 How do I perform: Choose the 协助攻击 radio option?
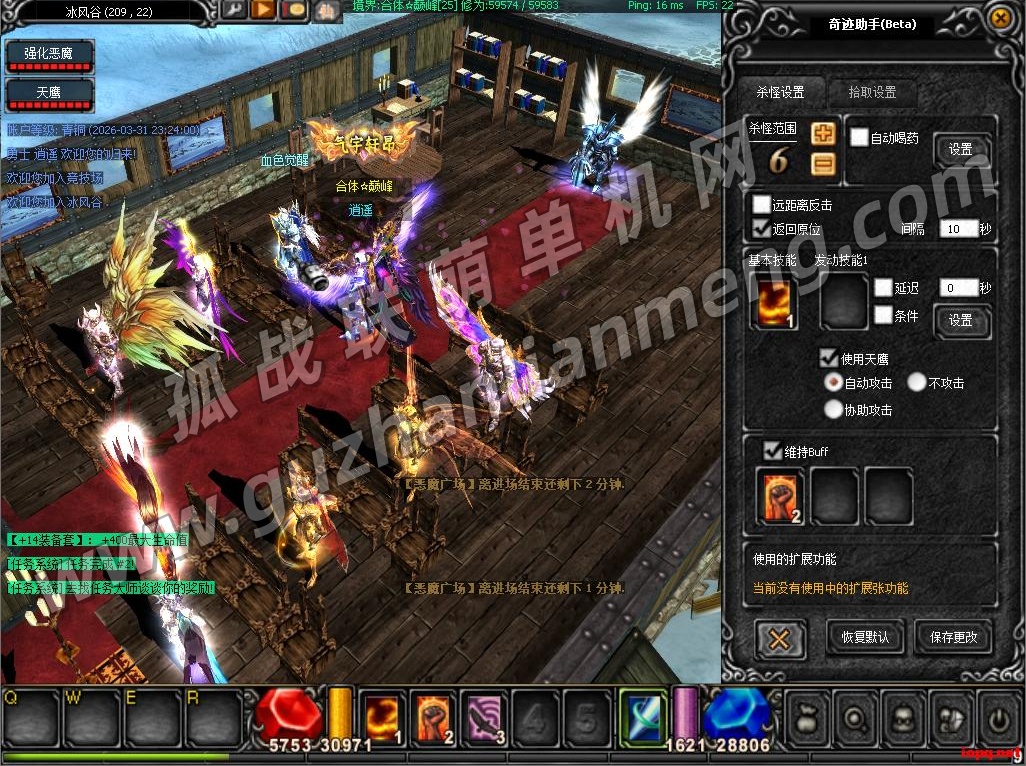pos(833,409)
